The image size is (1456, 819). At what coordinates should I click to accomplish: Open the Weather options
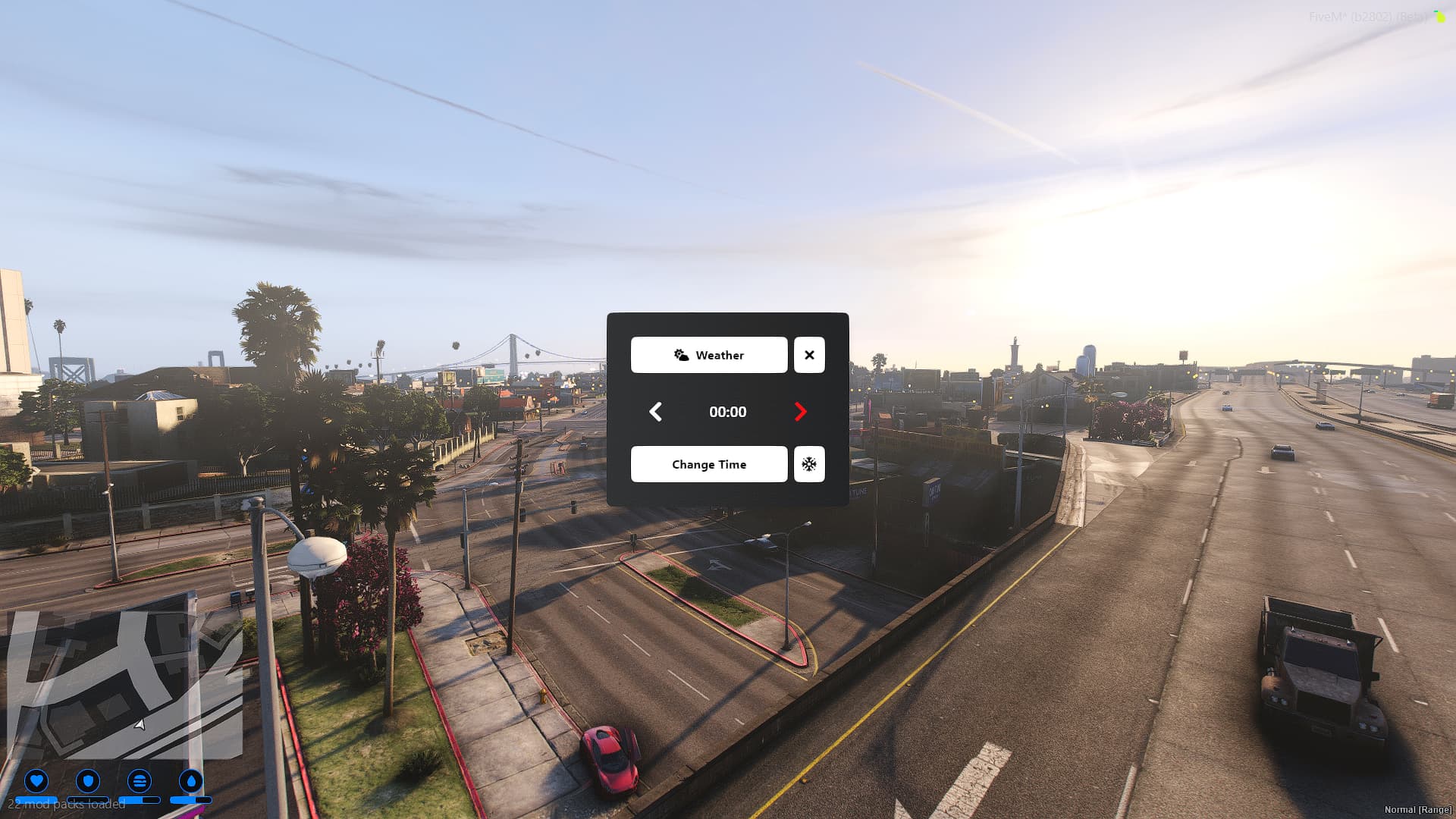708,355
